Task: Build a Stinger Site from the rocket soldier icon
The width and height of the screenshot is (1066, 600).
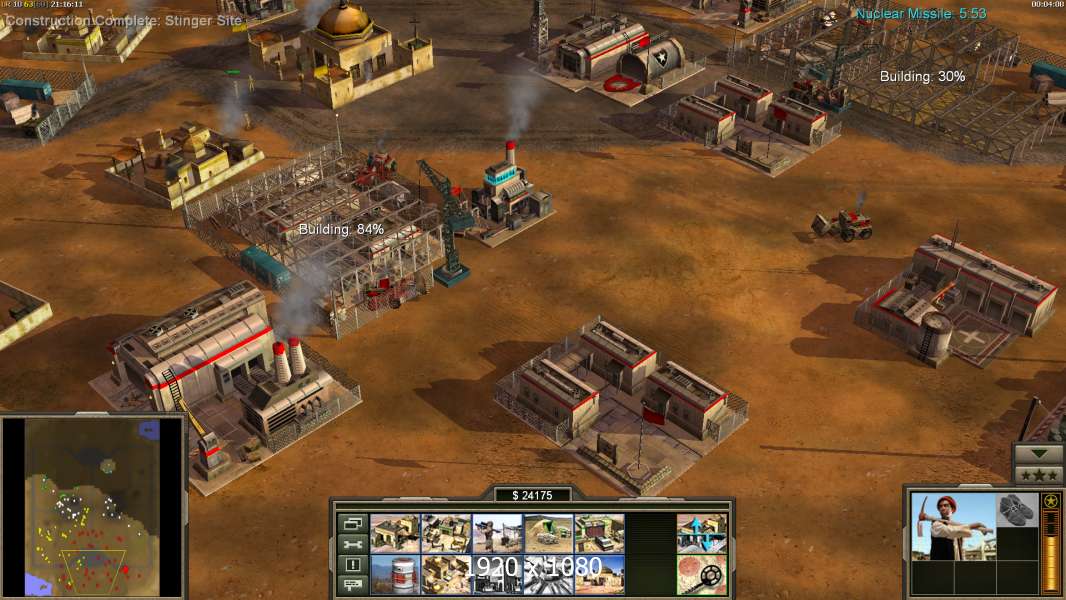Action: 497,534
